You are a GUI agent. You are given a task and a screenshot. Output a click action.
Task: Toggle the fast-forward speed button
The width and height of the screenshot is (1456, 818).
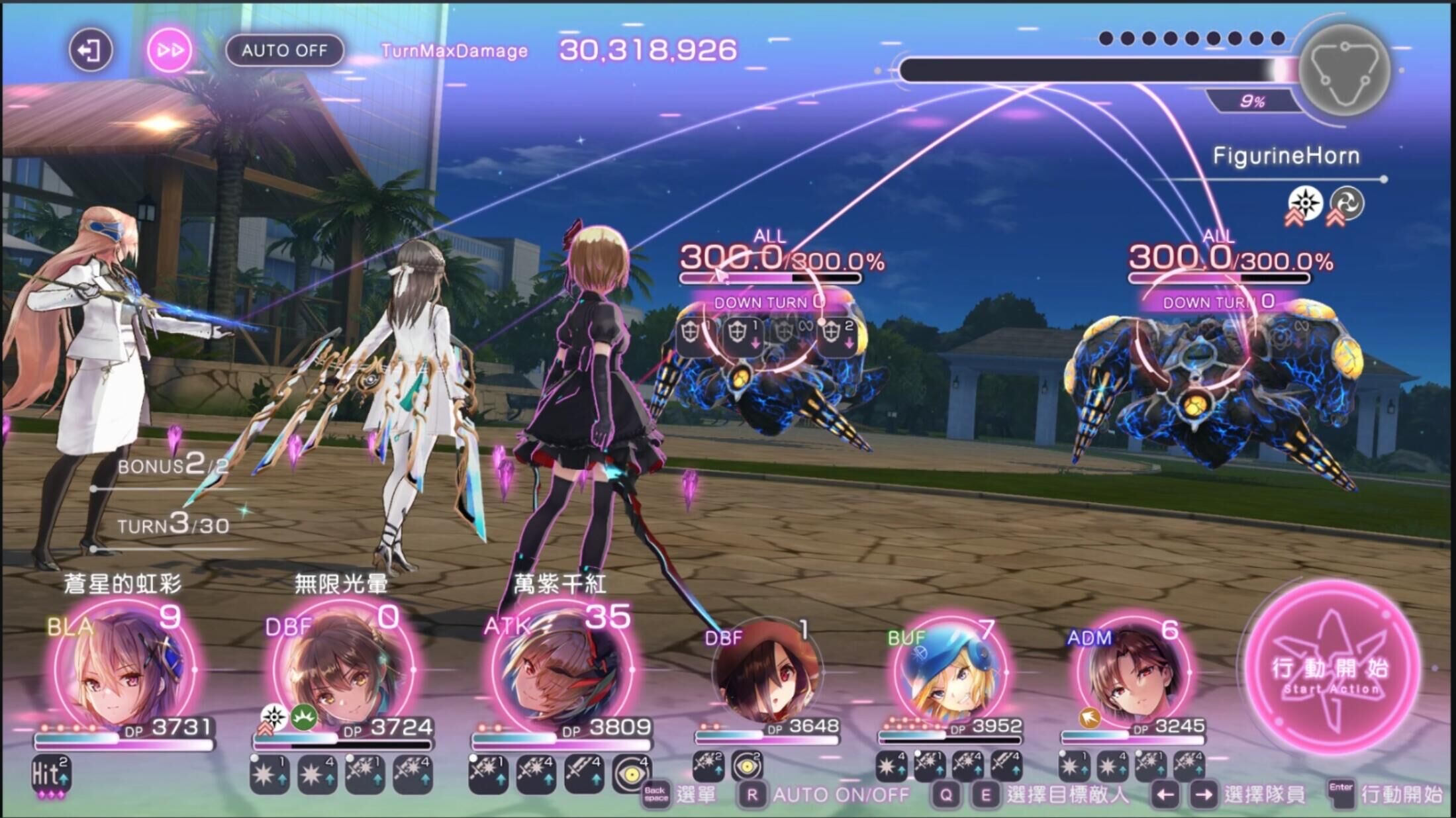click(x=170, y=50)
